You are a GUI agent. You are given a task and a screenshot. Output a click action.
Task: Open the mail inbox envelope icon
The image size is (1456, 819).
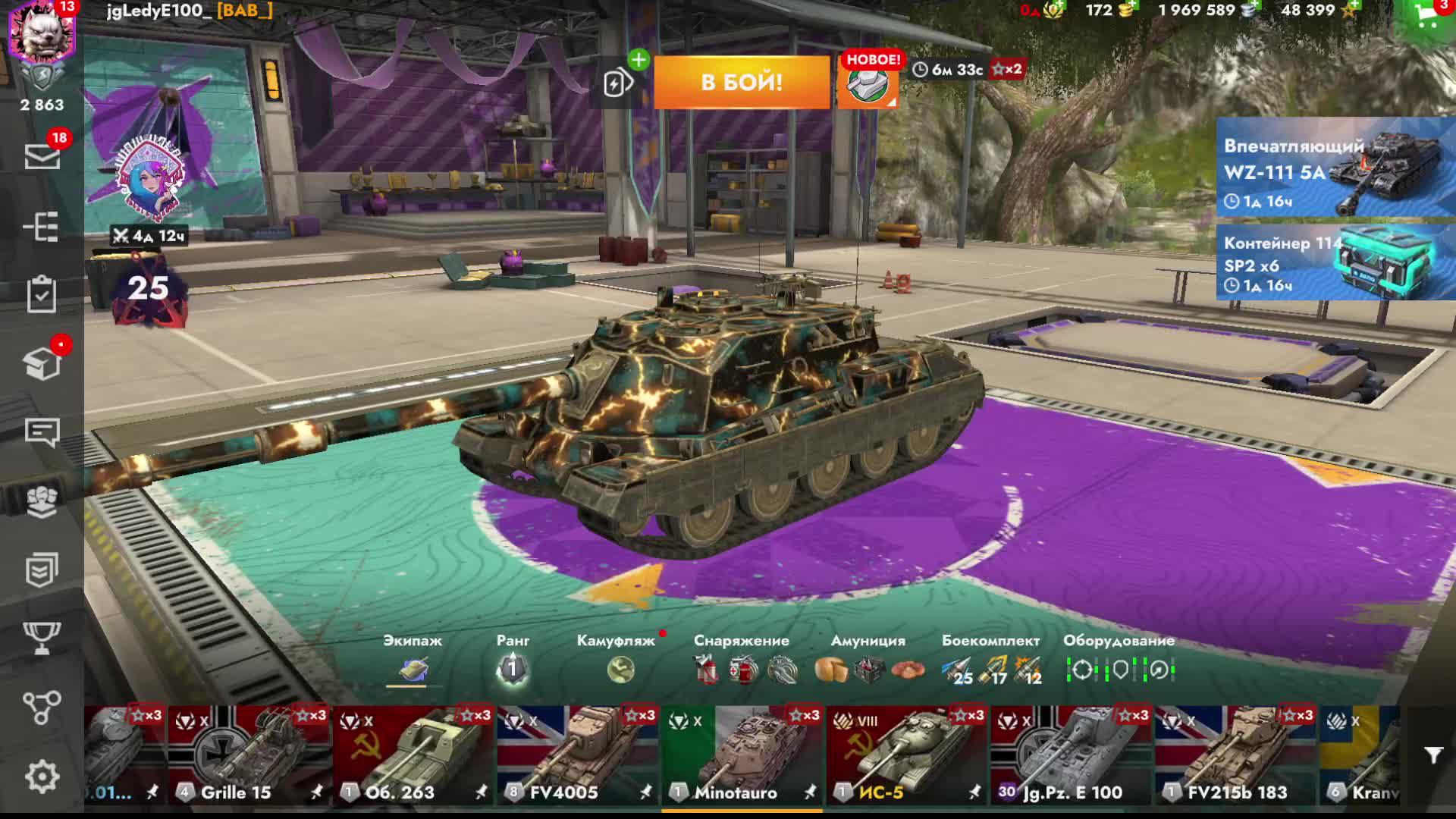42,157
